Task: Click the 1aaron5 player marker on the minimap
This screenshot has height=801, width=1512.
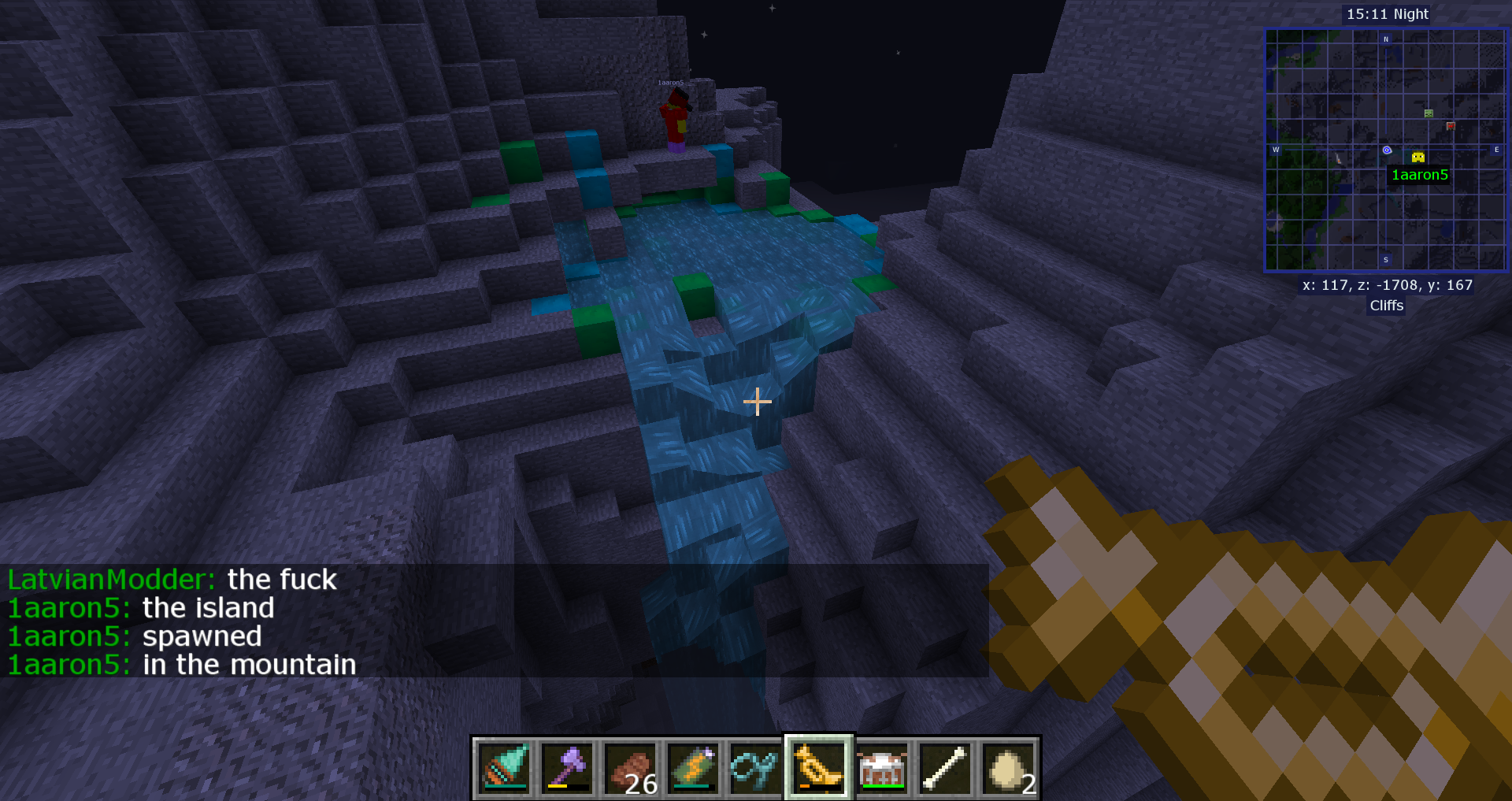Action: 1418,158
